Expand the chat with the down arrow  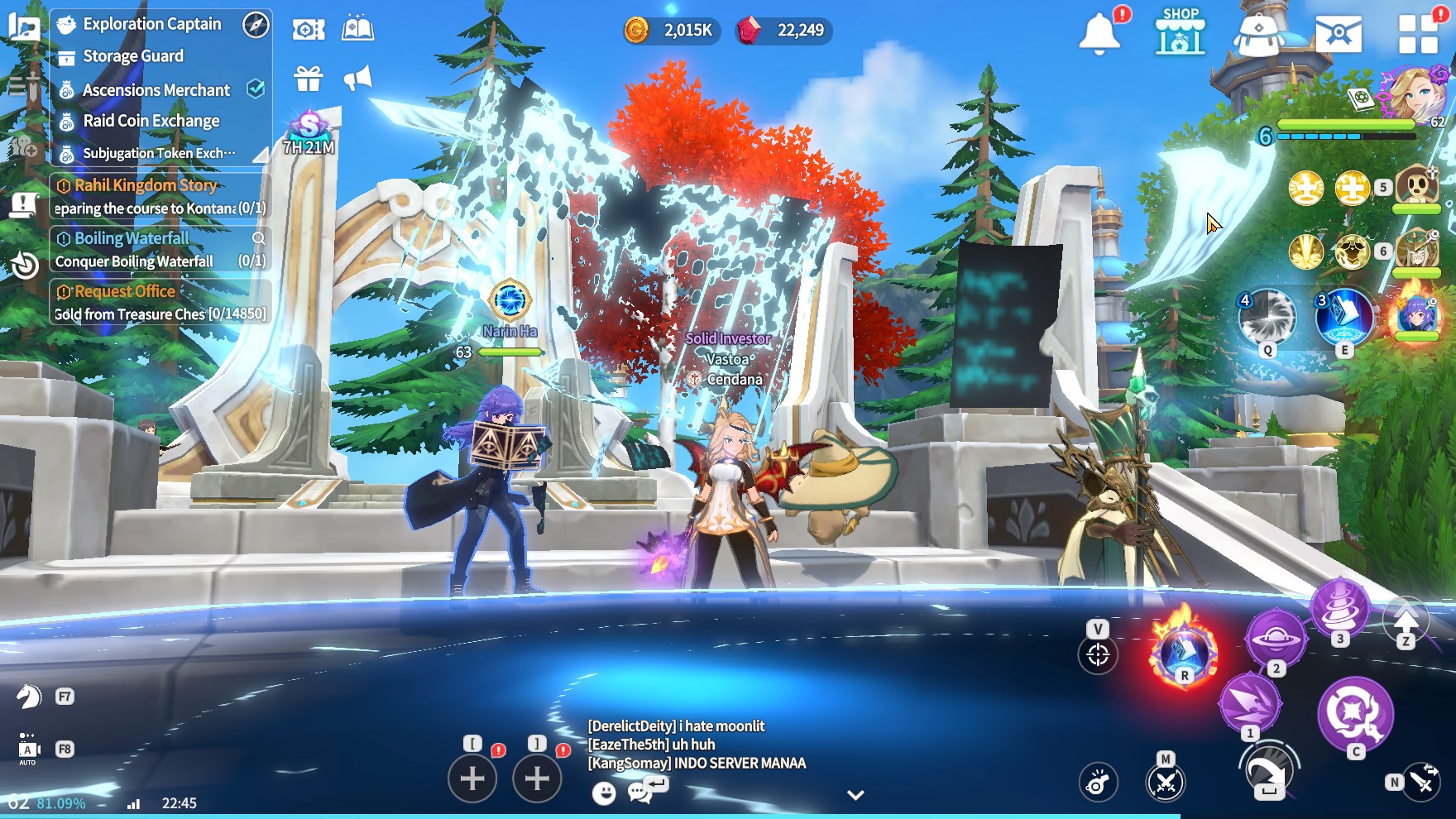[x=855, y=795]
